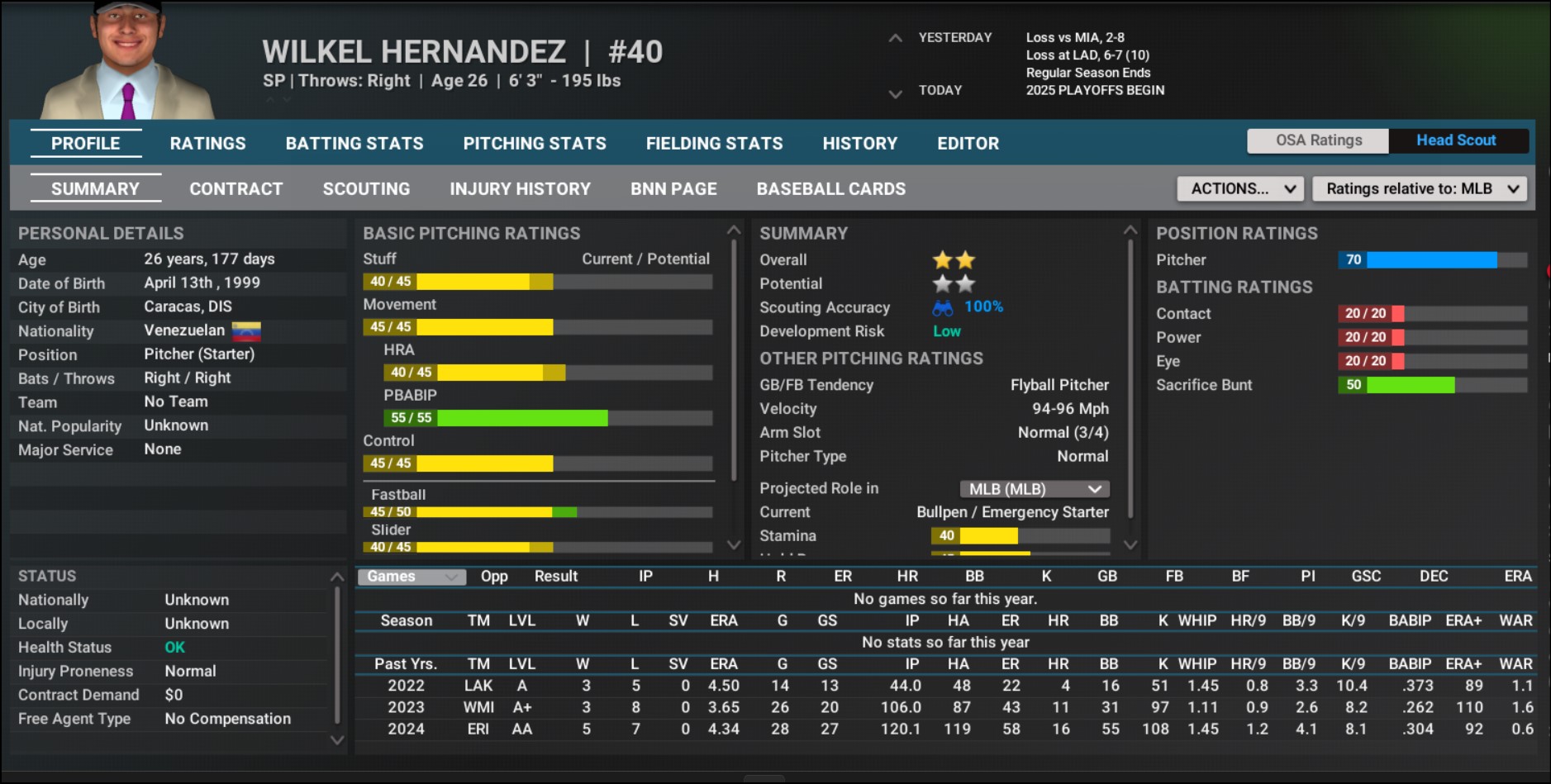This screenshot has width=1551, height=784.
Task: Open the BNN Page sub-tab
Action: point(673,188)
